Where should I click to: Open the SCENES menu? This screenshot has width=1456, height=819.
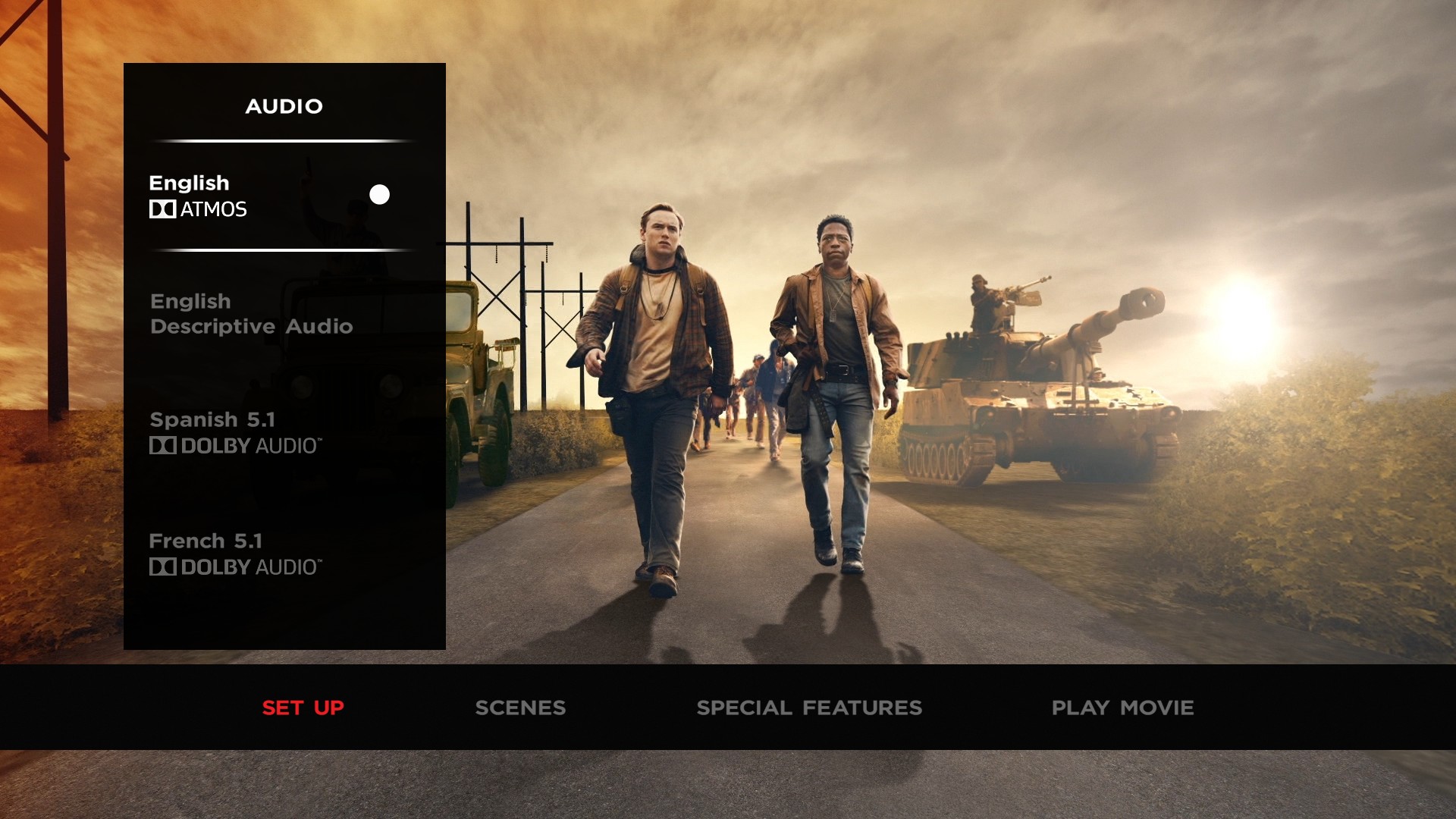520,708
